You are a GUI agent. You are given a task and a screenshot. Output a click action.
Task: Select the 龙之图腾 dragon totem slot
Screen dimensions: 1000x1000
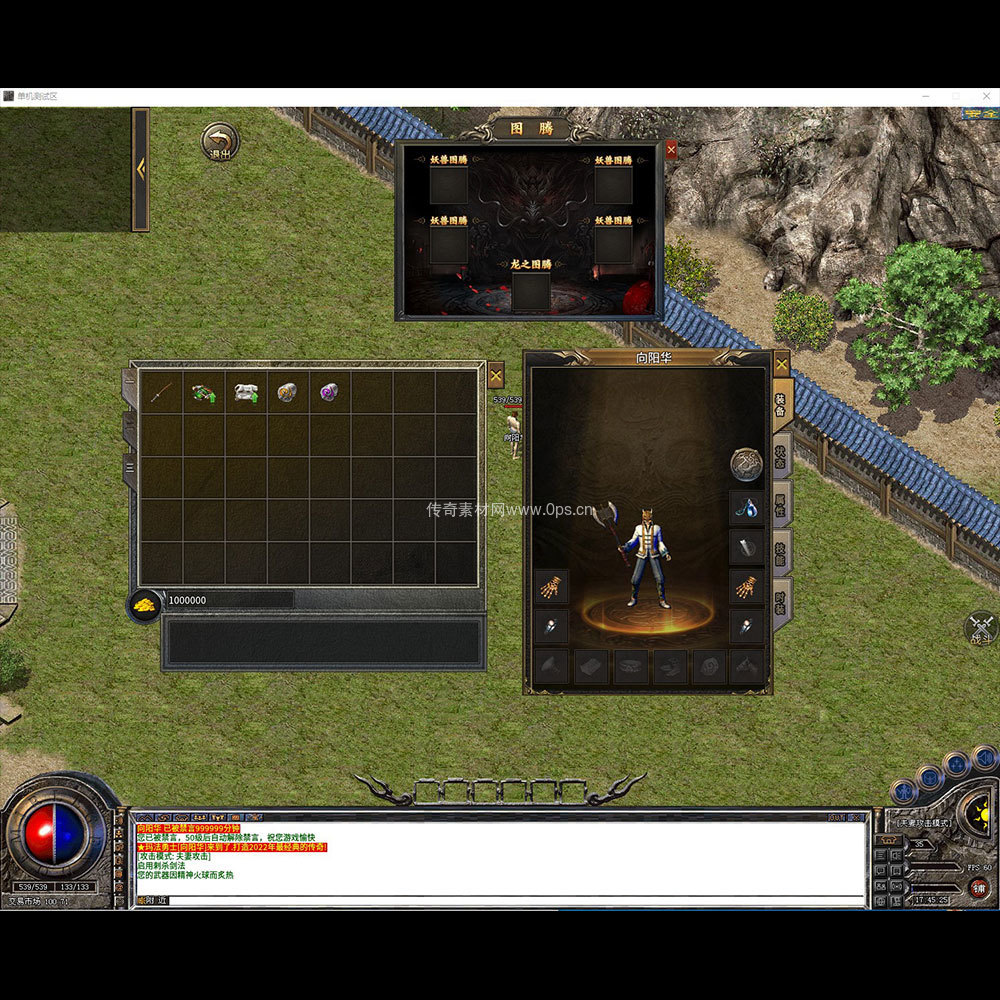pyautogui.click(x=531, y=291)
